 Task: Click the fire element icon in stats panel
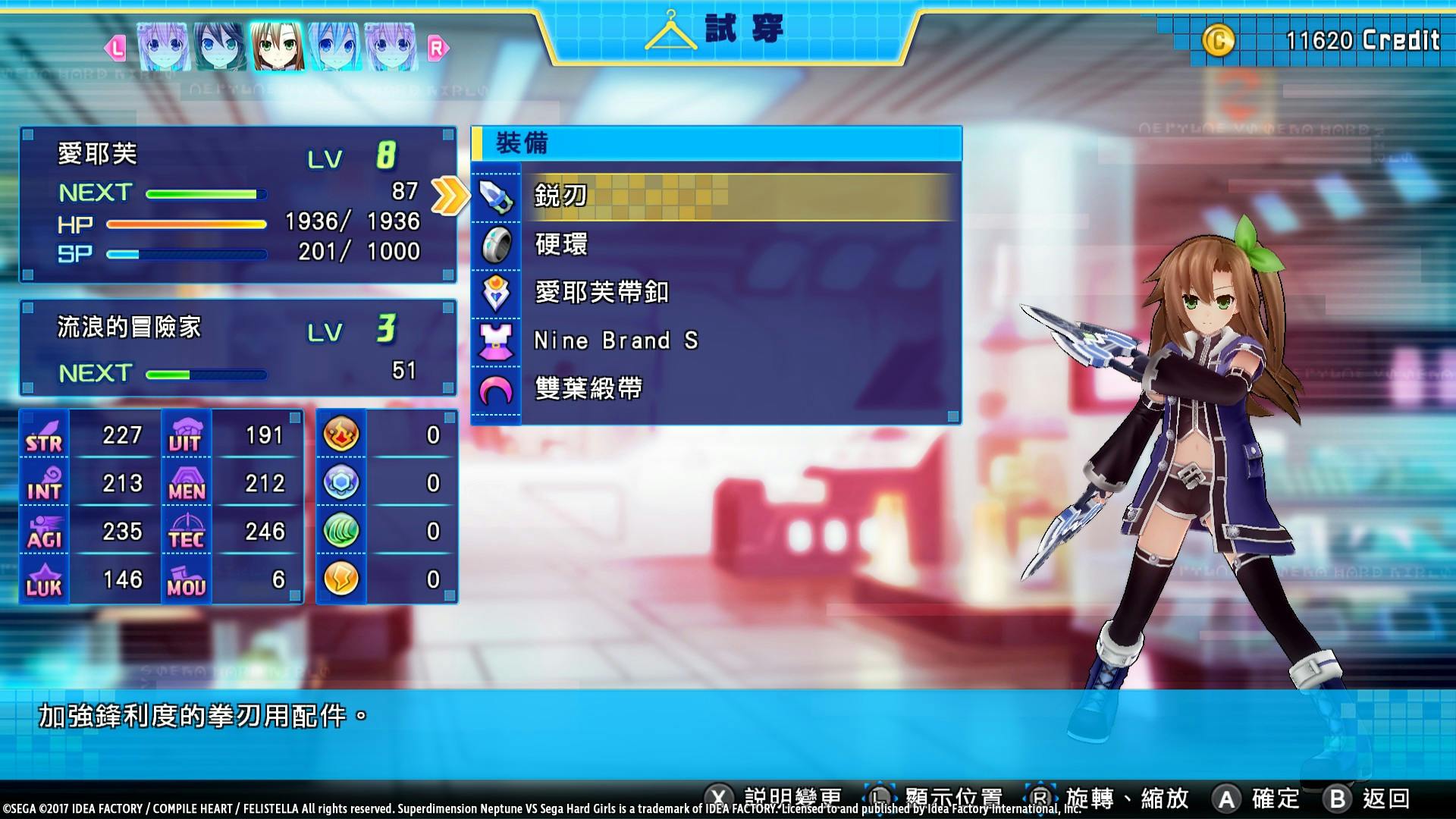tap(340, 433)
